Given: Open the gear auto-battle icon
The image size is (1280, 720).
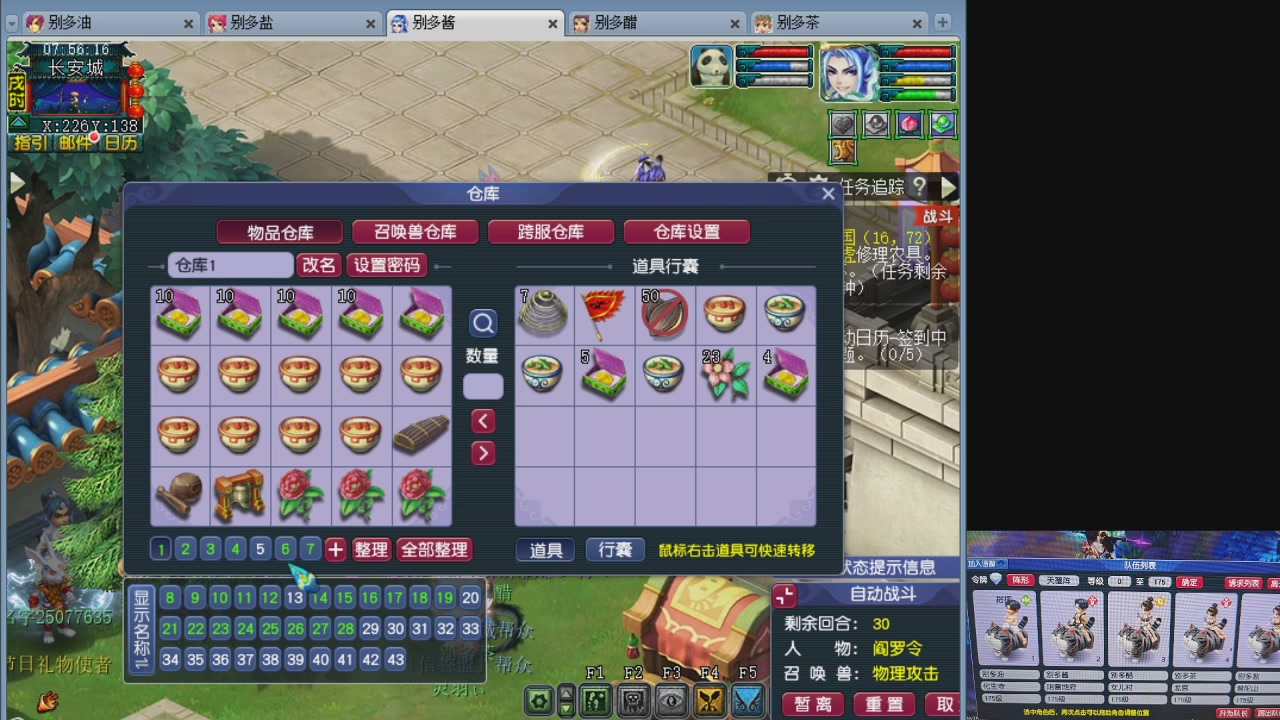Looking at the screenshot, I should (537, 702).
